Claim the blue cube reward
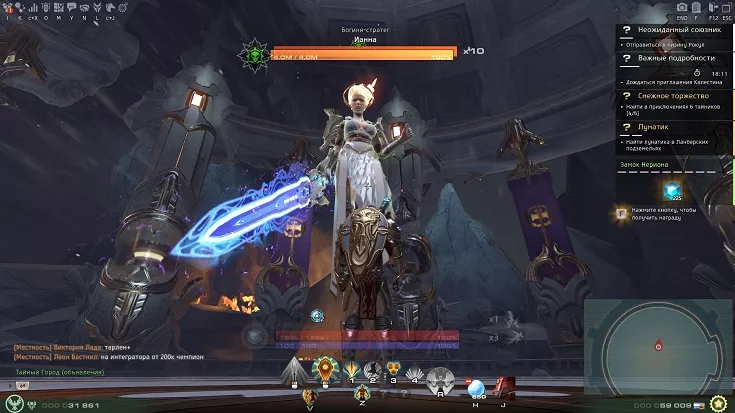The height and width of the screenshot is (413, 735). pos(672,190)
